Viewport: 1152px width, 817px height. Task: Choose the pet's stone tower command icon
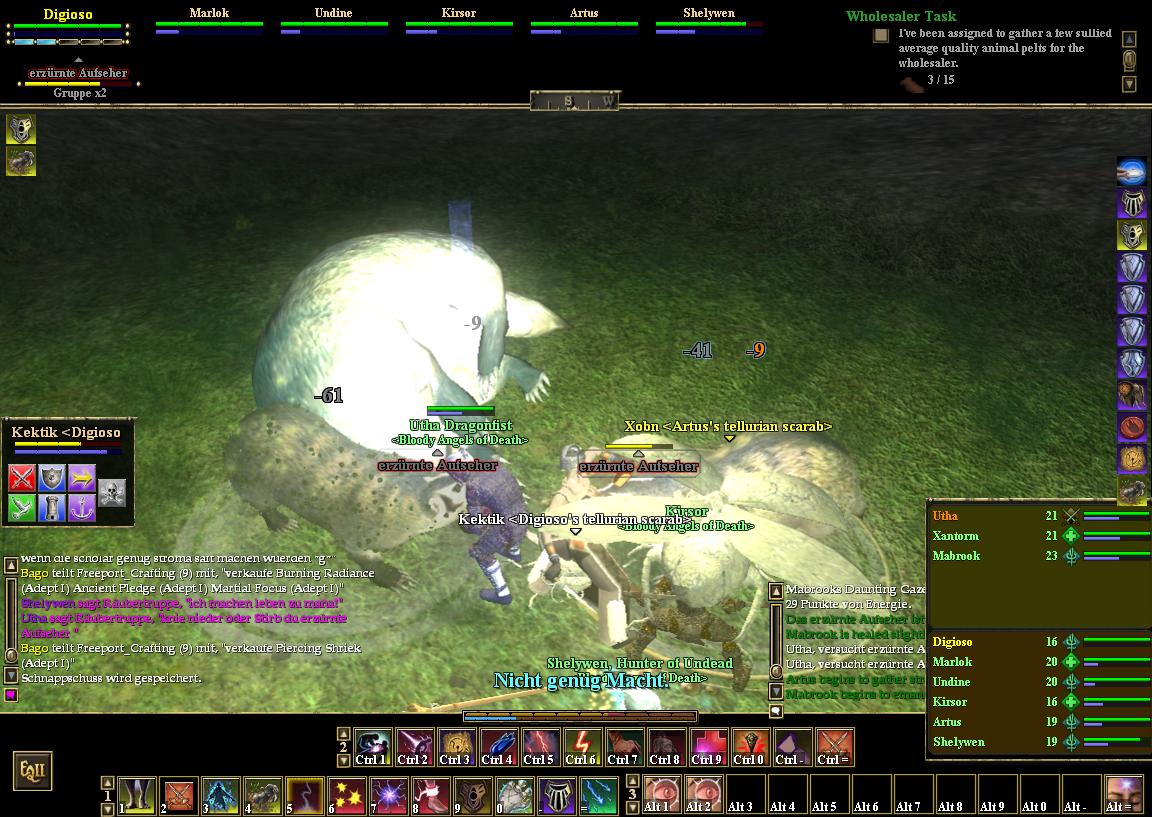click(x=52, y=508)
